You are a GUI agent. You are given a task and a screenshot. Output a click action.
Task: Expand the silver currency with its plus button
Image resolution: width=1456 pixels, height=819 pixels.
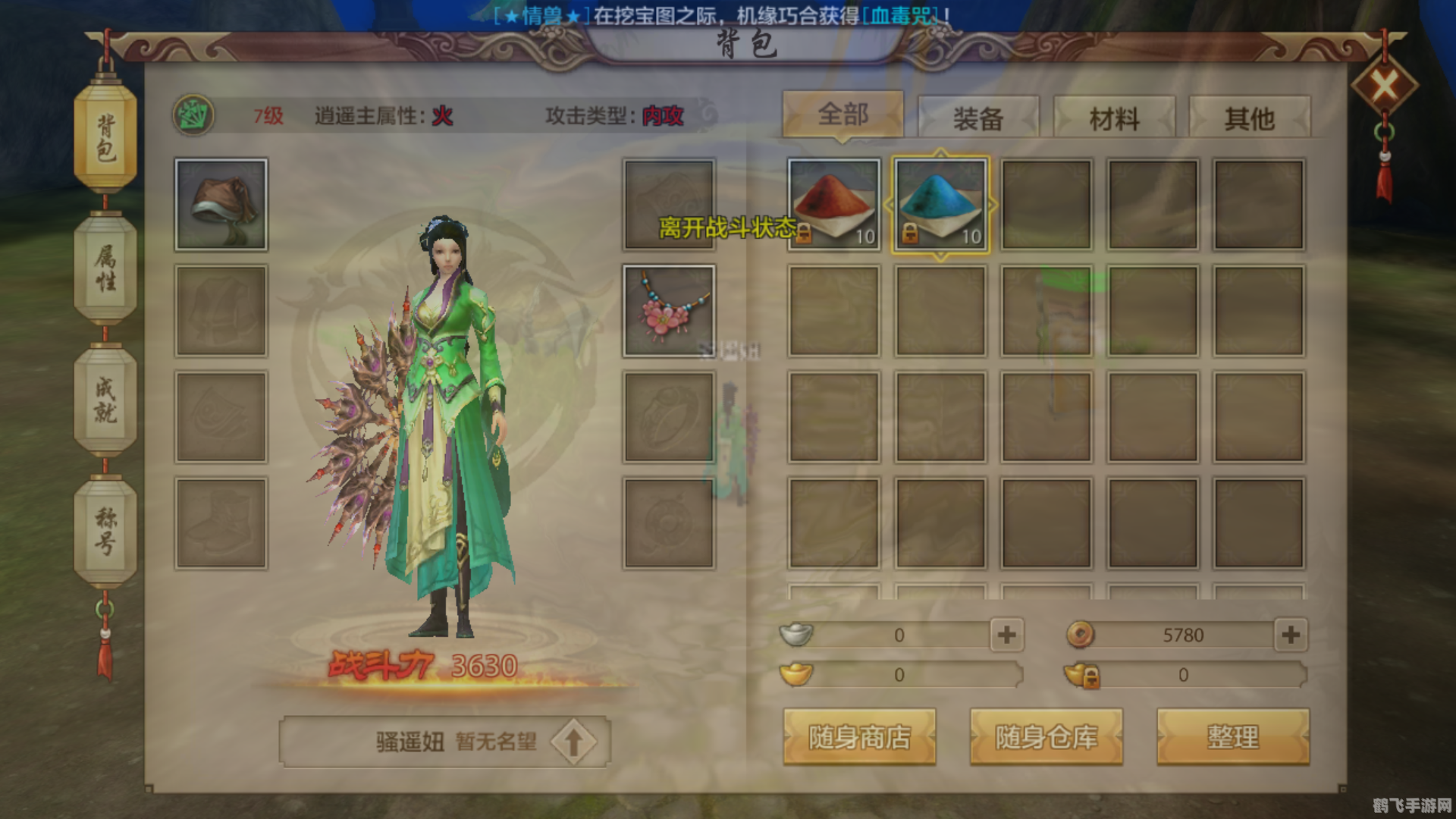tap(1008, 635)
